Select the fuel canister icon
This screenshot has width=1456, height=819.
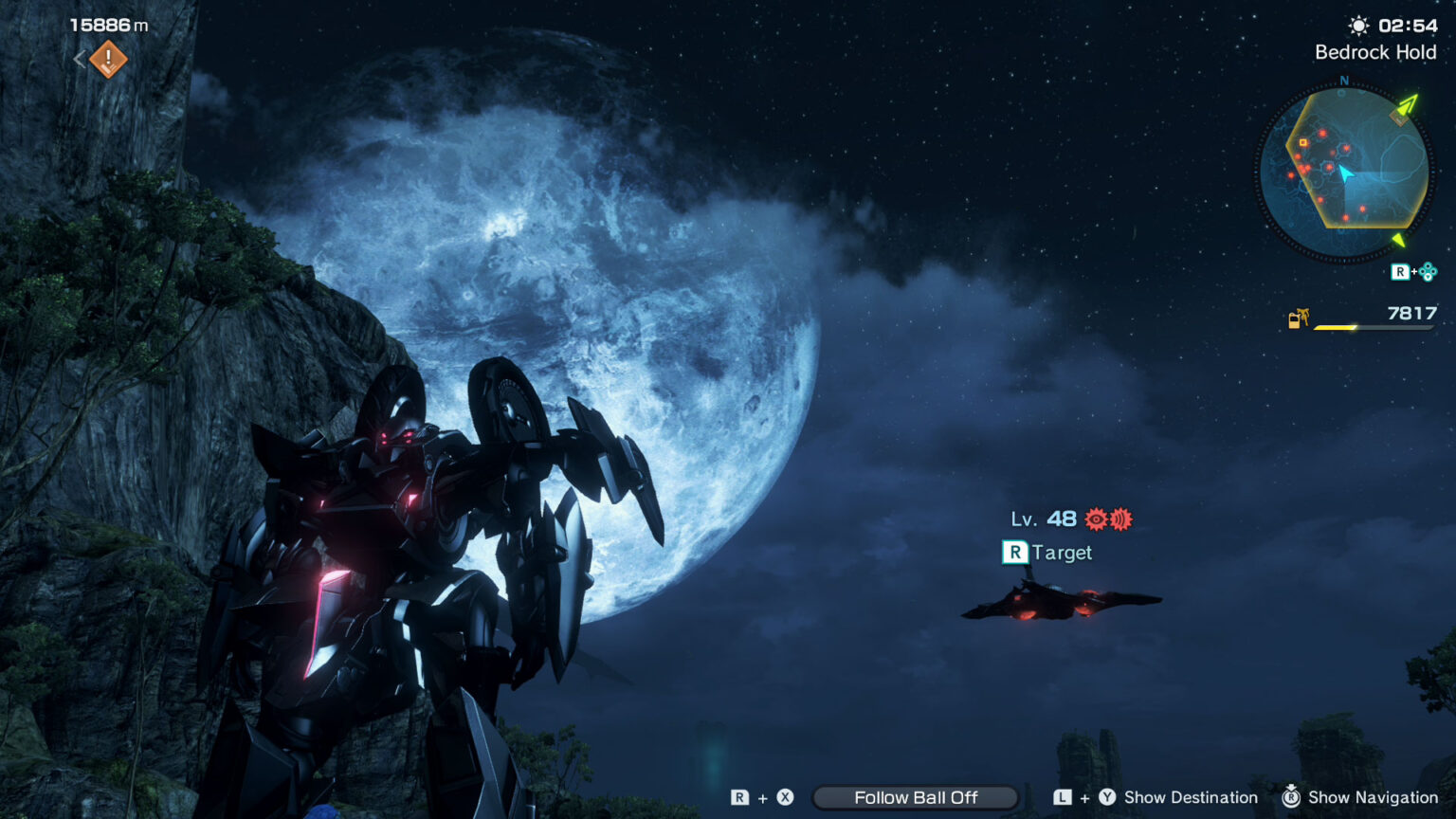point(1299,319)
